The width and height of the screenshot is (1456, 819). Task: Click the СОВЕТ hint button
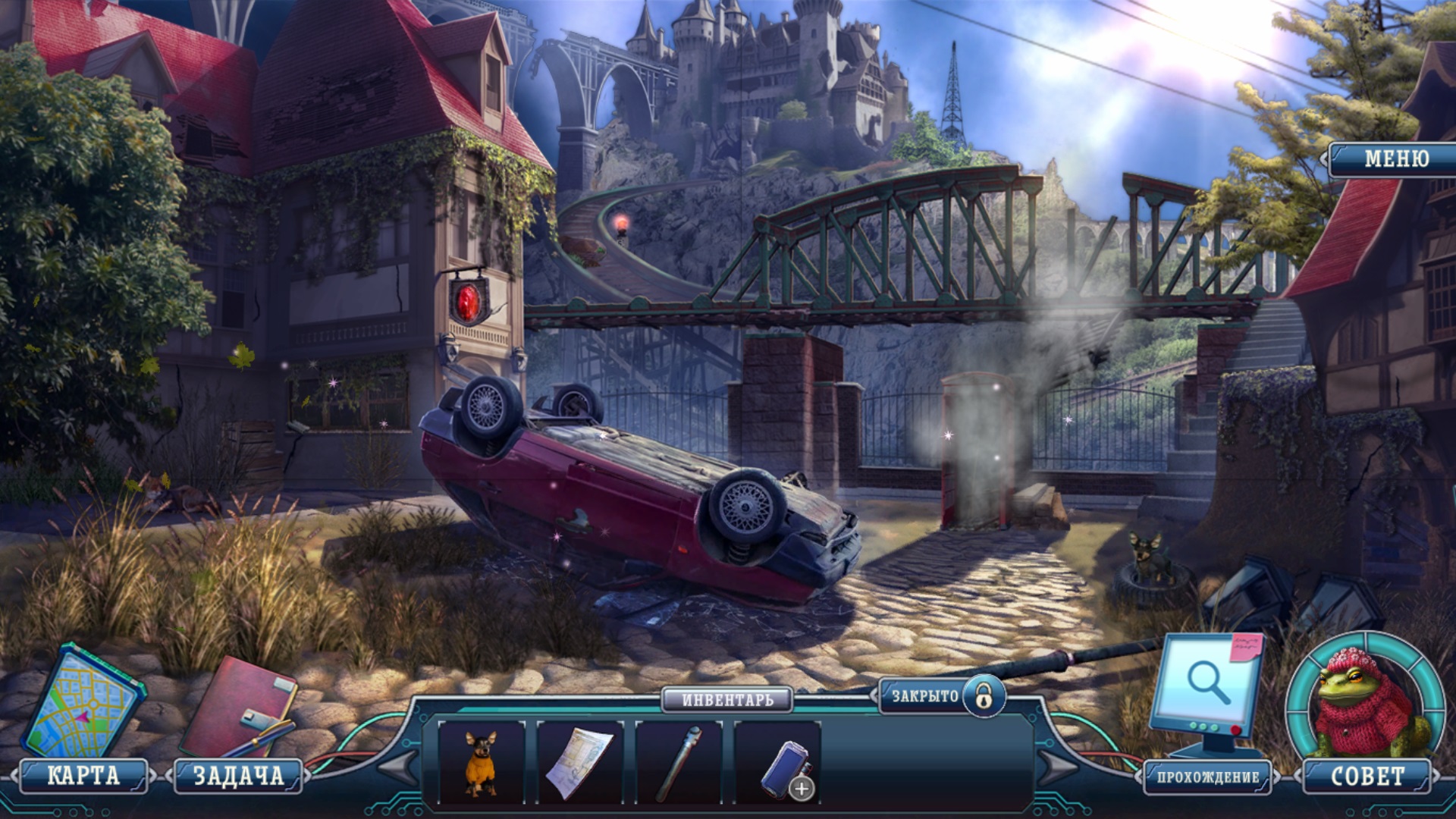pos(1367,777)
